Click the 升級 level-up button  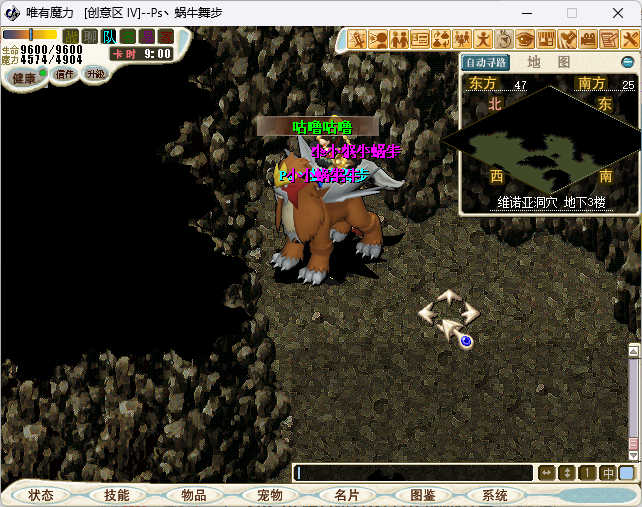[x=96, y=74]
